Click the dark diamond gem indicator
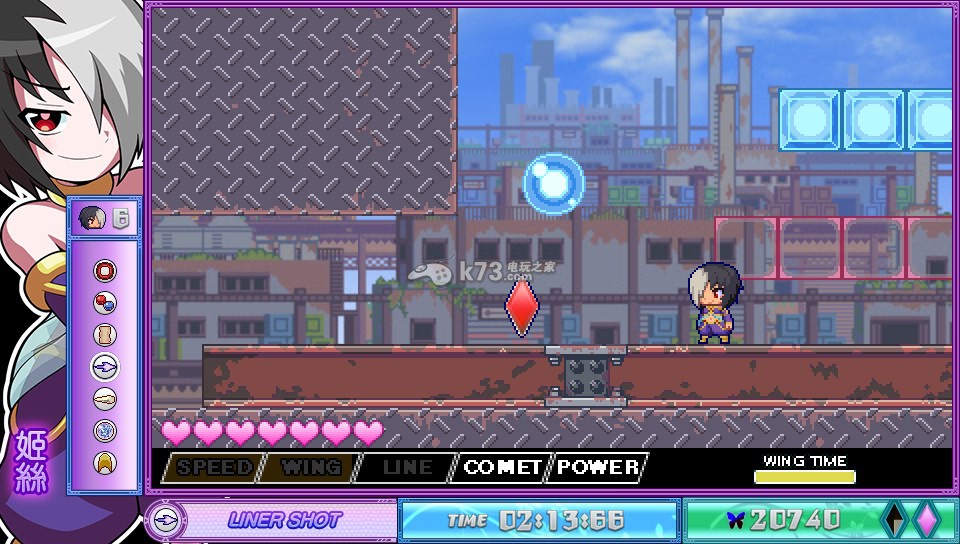The height and width of the screenshot is (544, 960). tap(893, 519)
